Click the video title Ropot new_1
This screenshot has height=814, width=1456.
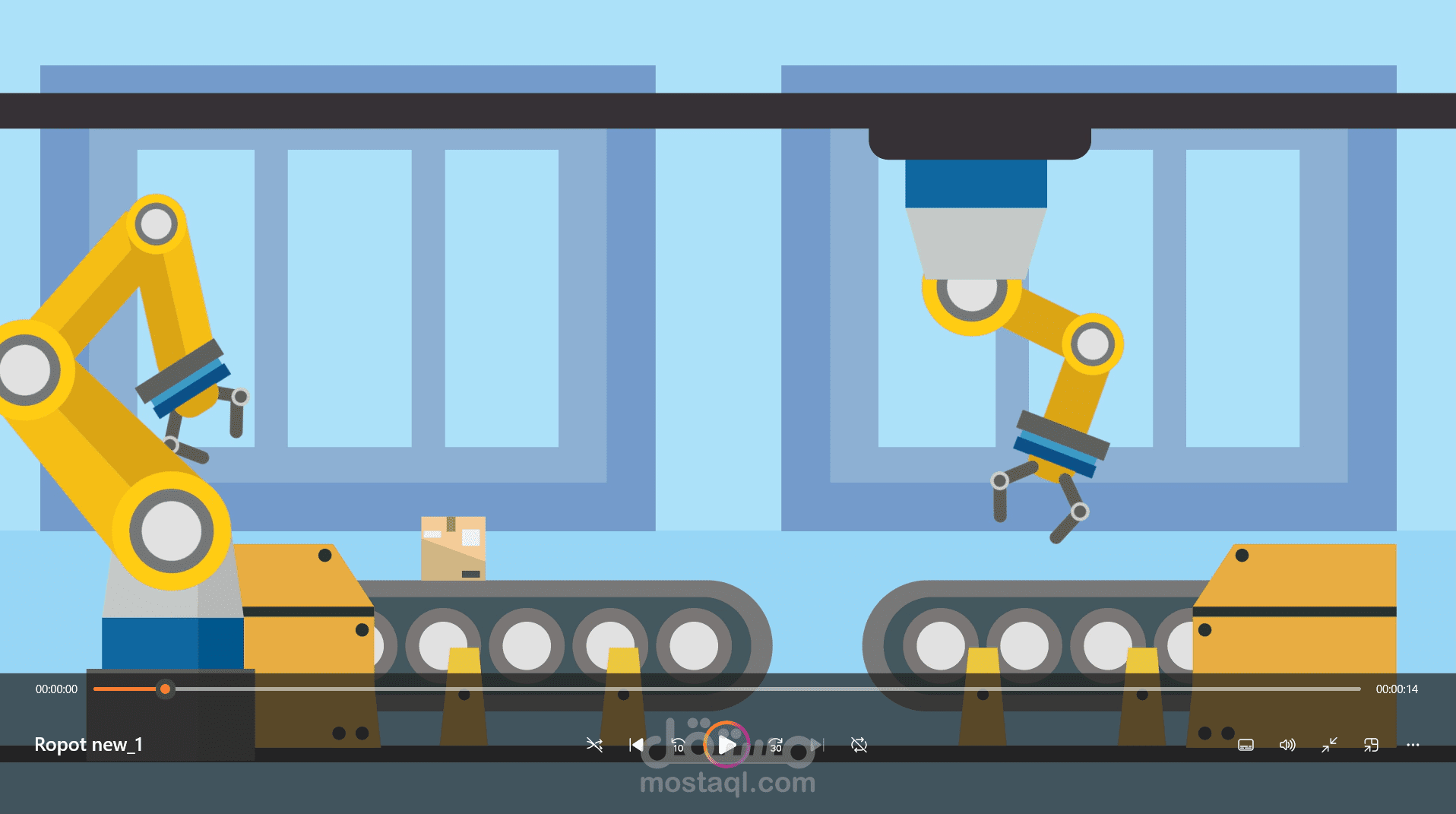90,745
